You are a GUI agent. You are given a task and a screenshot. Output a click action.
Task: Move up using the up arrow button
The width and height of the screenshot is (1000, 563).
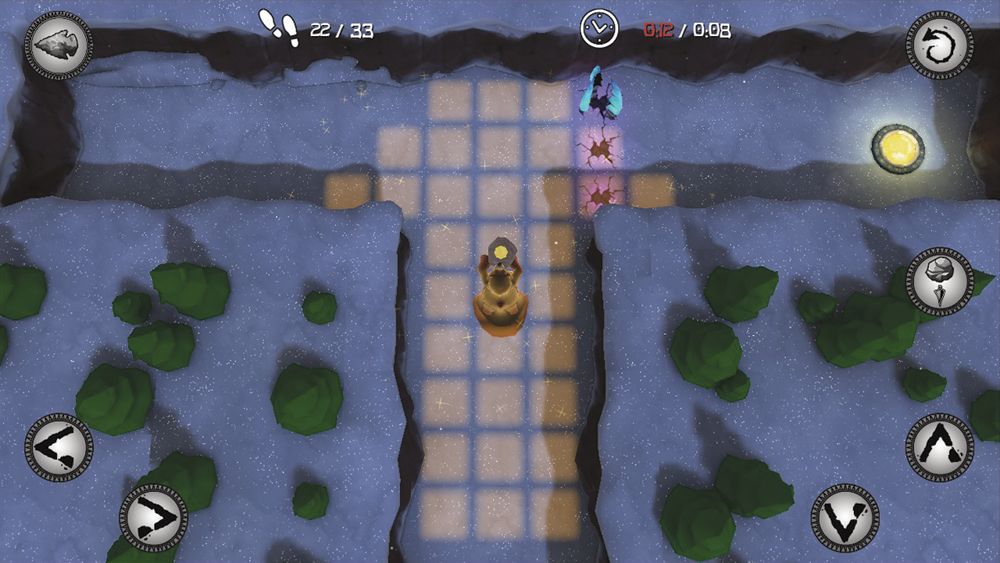coord(939,446)
